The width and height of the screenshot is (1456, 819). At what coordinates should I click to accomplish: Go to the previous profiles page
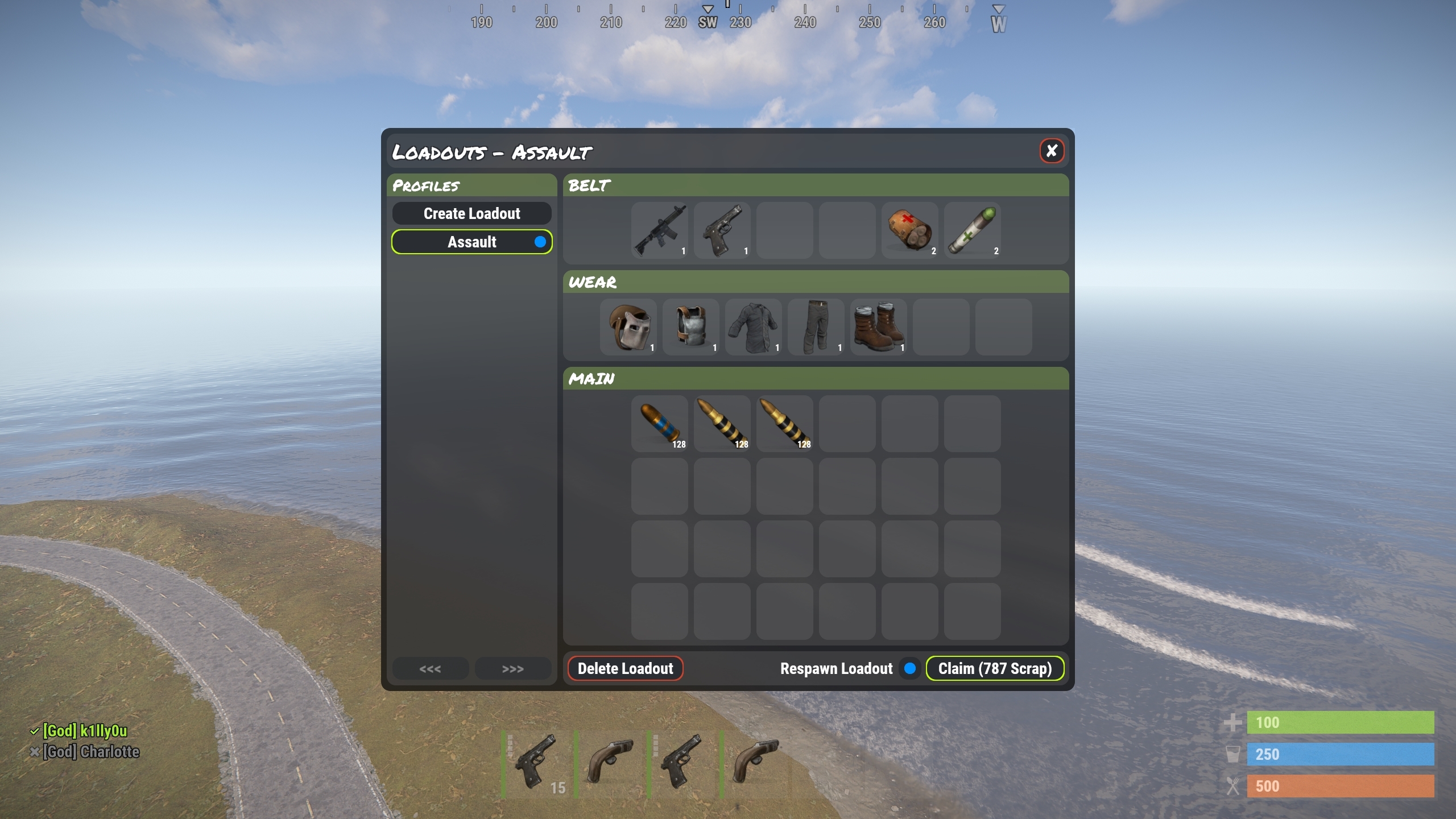430,669
